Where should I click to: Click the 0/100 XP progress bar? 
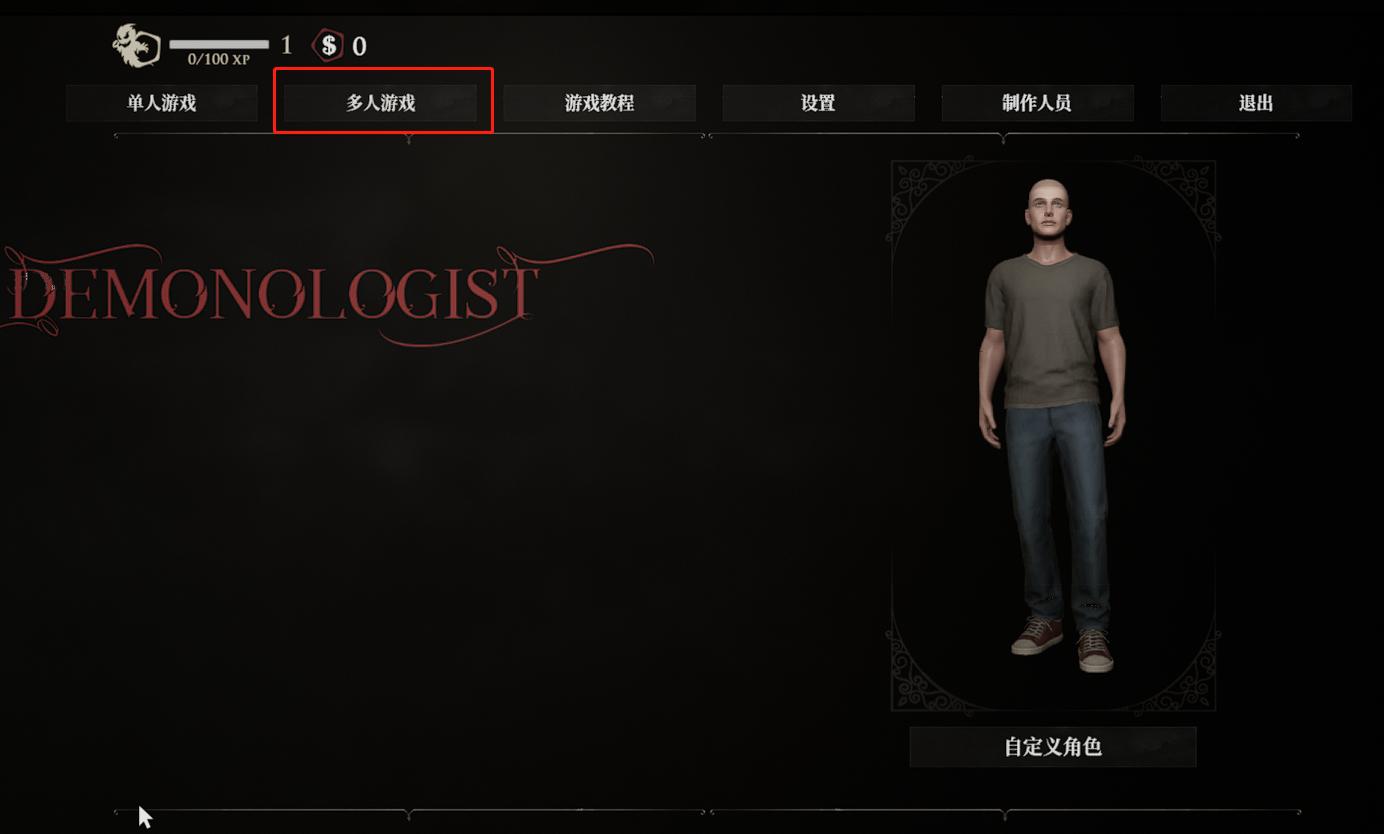219,45
